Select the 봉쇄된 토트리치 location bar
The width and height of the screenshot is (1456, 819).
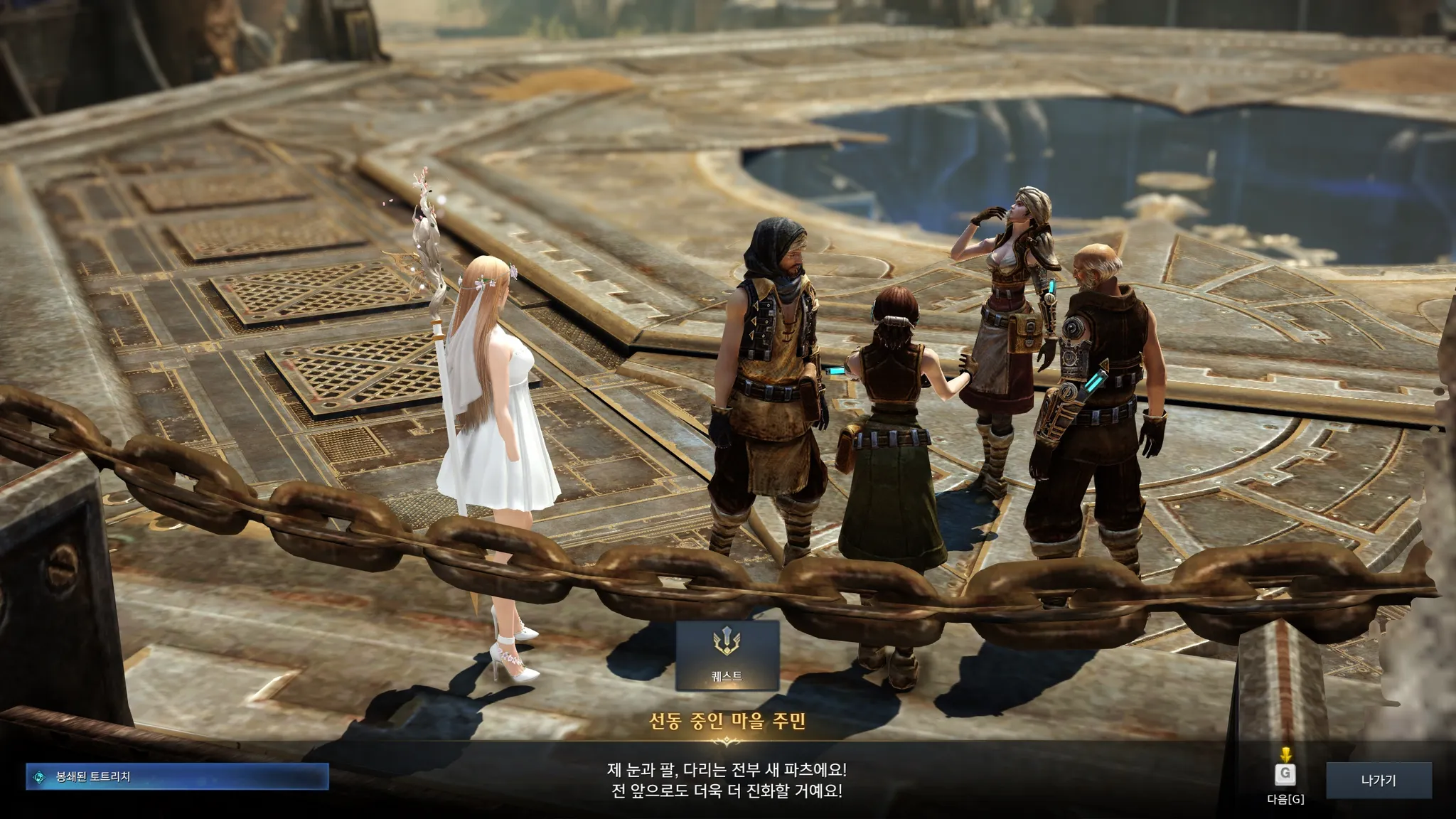[x=177, y=776]
